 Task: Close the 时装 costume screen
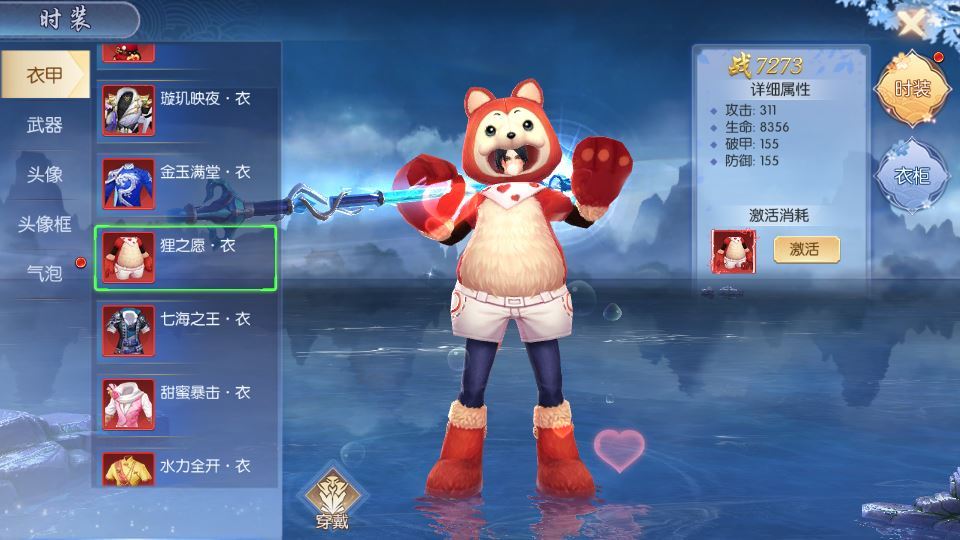(x=911, y=22)
